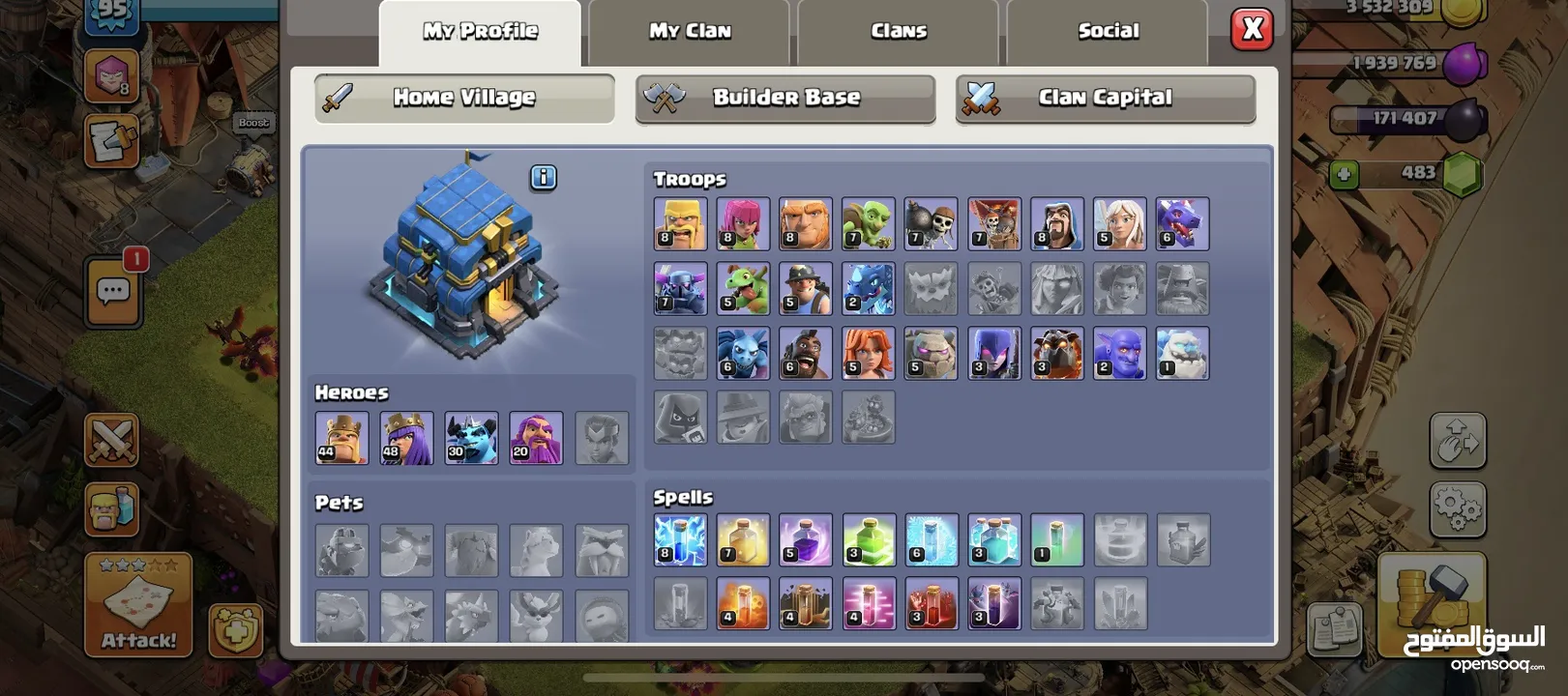This screenshot has width=1568, height=696.
Task: Open the chat speech bubble
Action: (x=113, y=290)
